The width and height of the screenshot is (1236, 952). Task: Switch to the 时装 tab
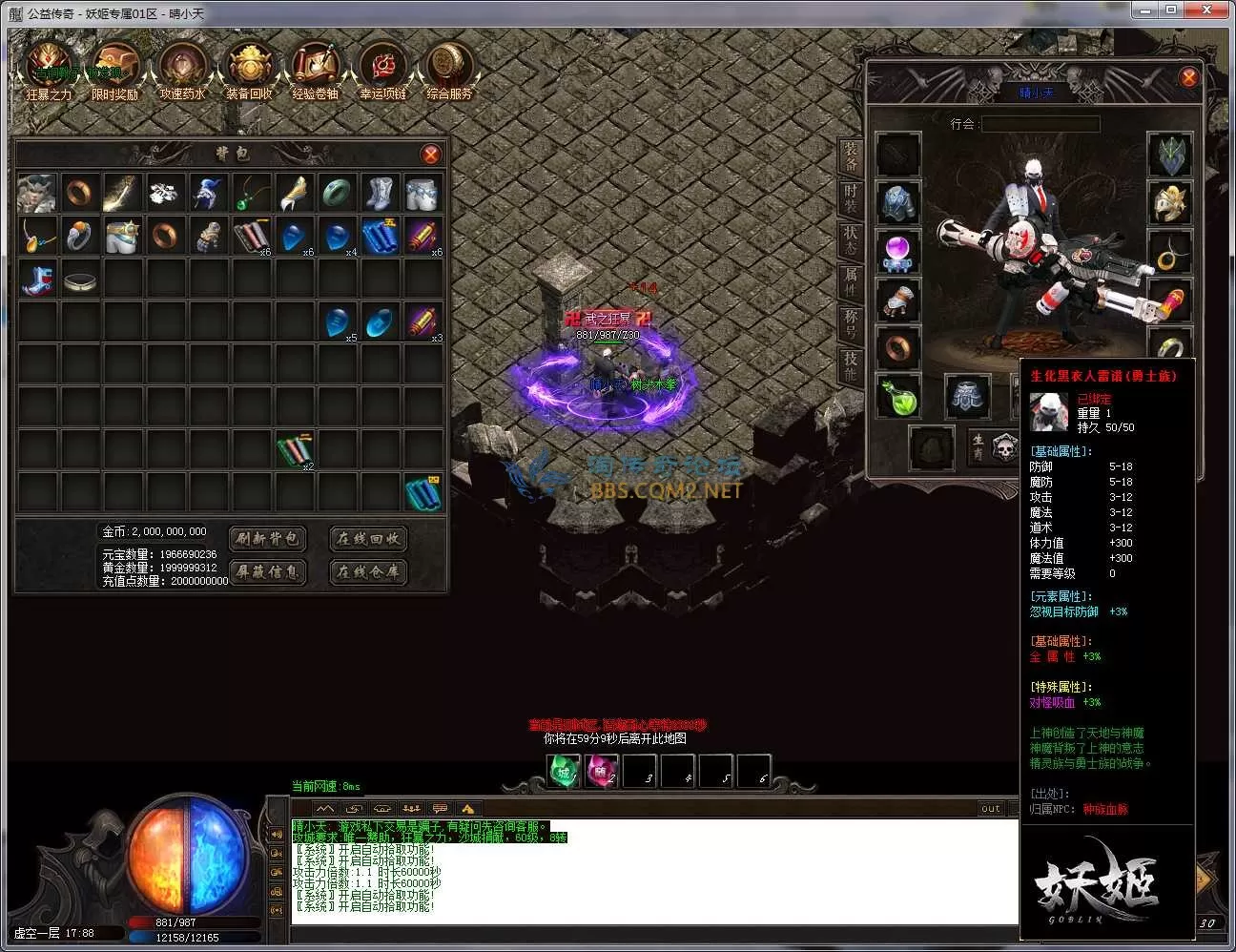(851, 197)
